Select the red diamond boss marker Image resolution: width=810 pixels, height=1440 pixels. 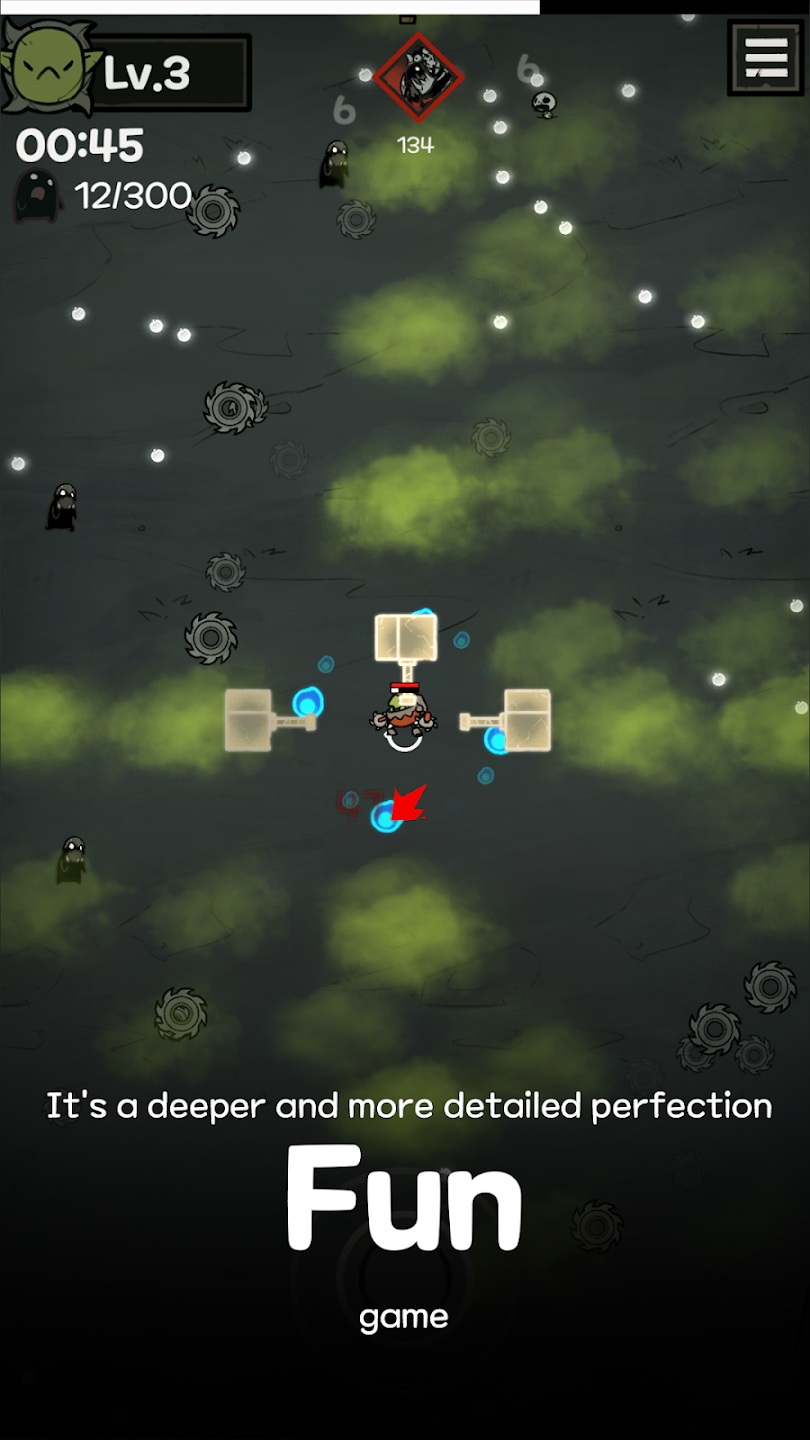(x=418, y=77)
